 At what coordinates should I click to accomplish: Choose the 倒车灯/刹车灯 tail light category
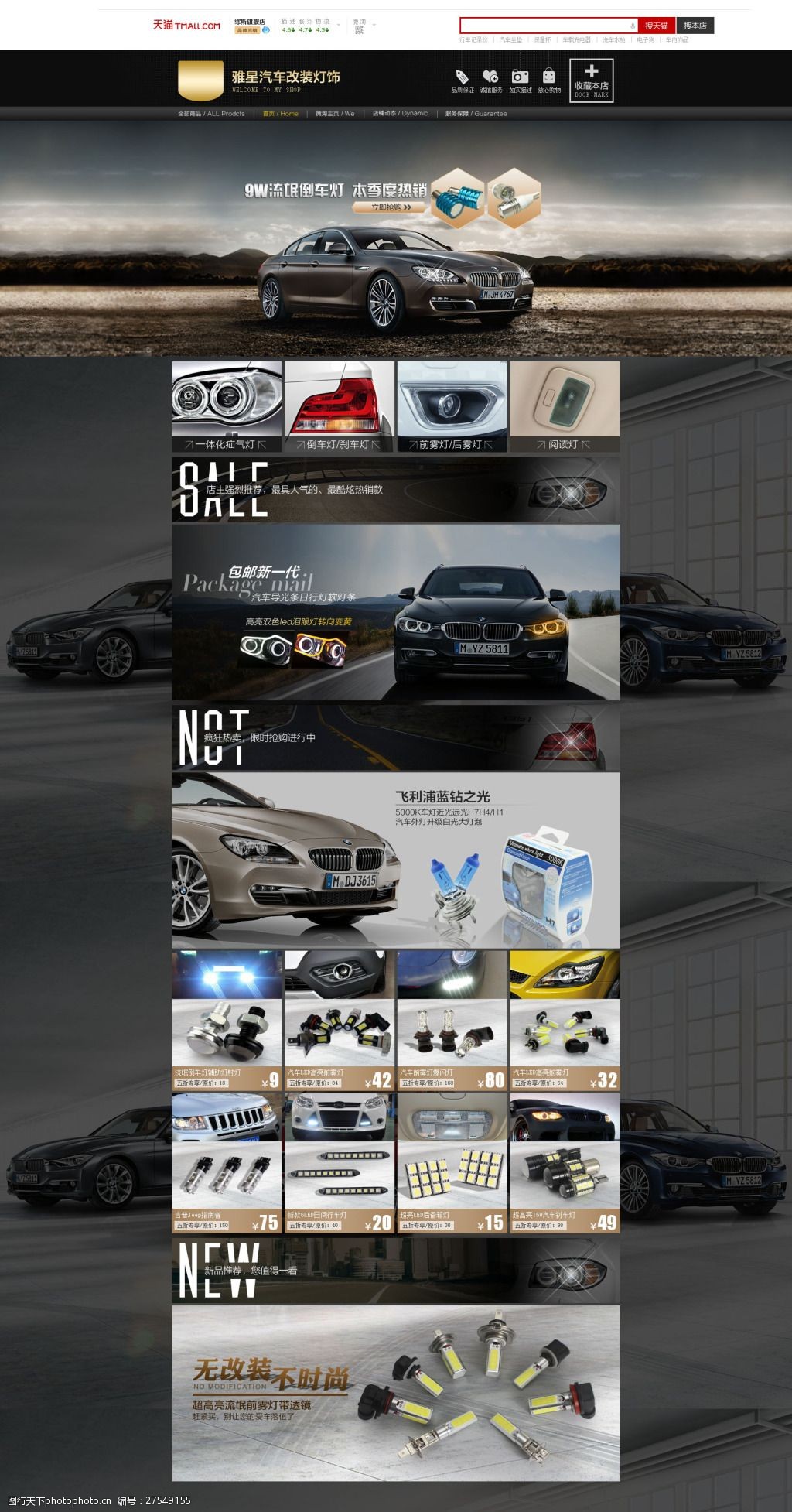(x=339, y=406)
